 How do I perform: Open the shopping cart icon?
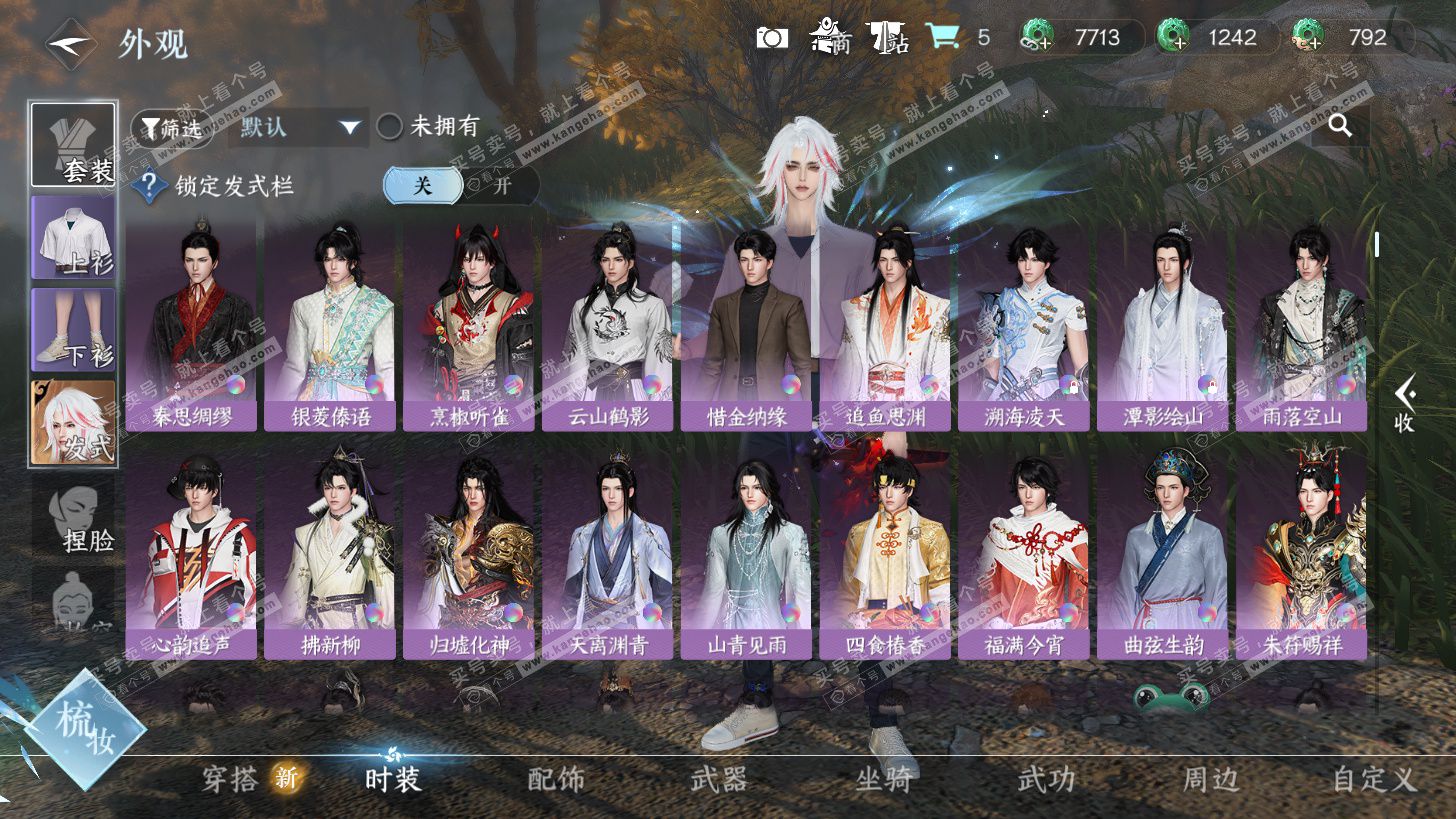942,38
